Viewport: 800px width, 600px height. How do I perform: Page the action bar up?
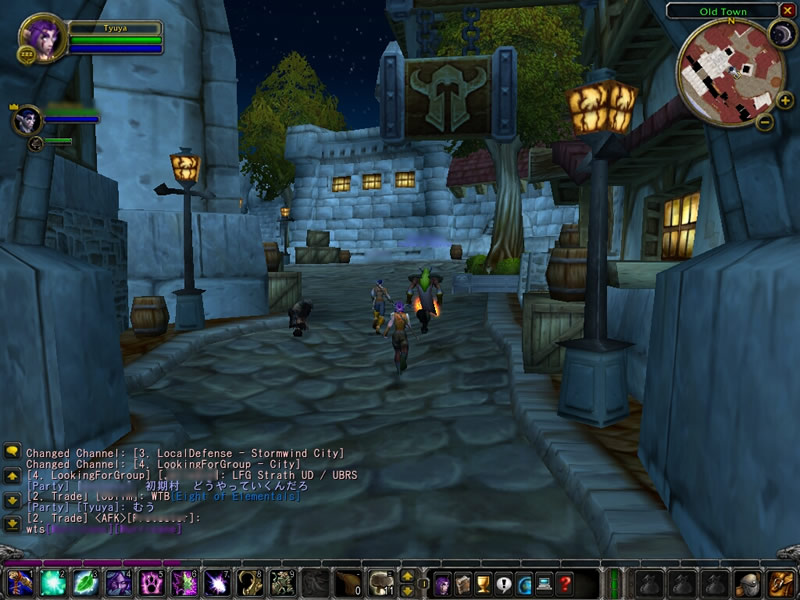(407, 575)
